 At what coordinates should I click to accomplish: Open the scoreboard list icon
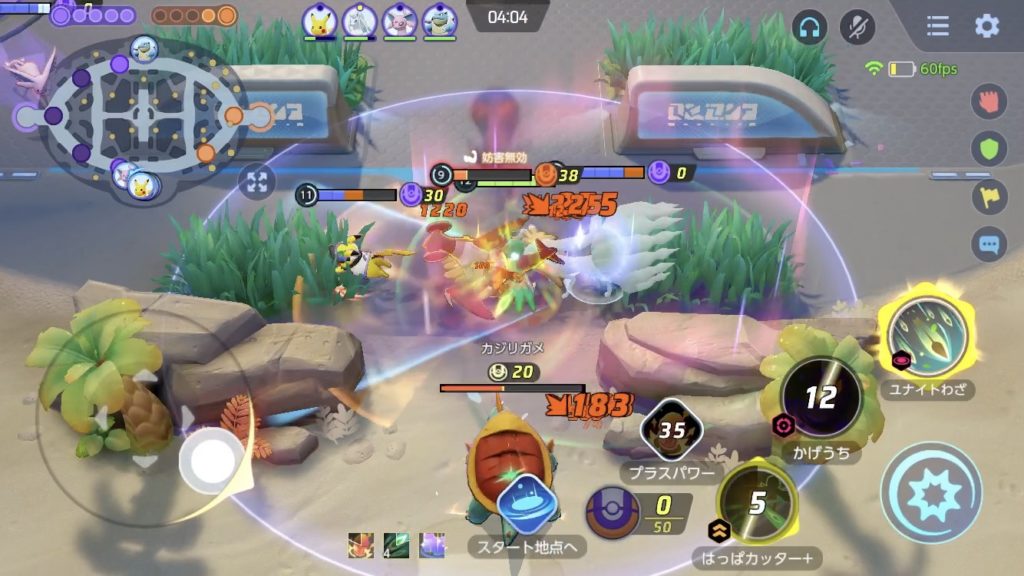pyautogui.click(x=938, y=26)
